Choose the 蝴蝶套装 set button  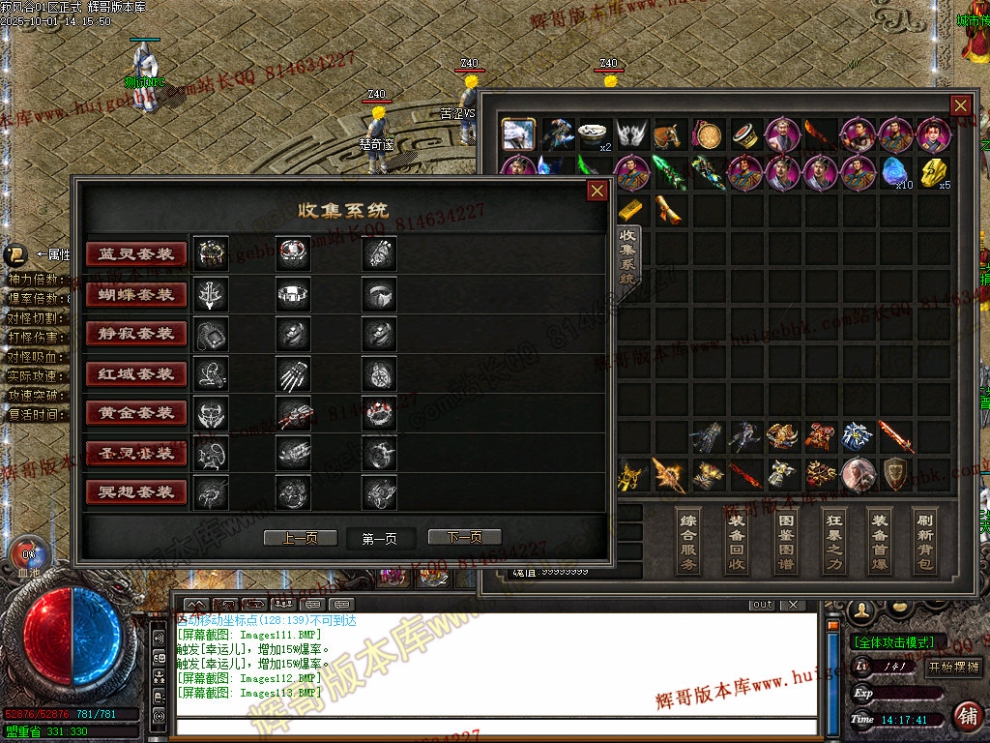(137, 294)
